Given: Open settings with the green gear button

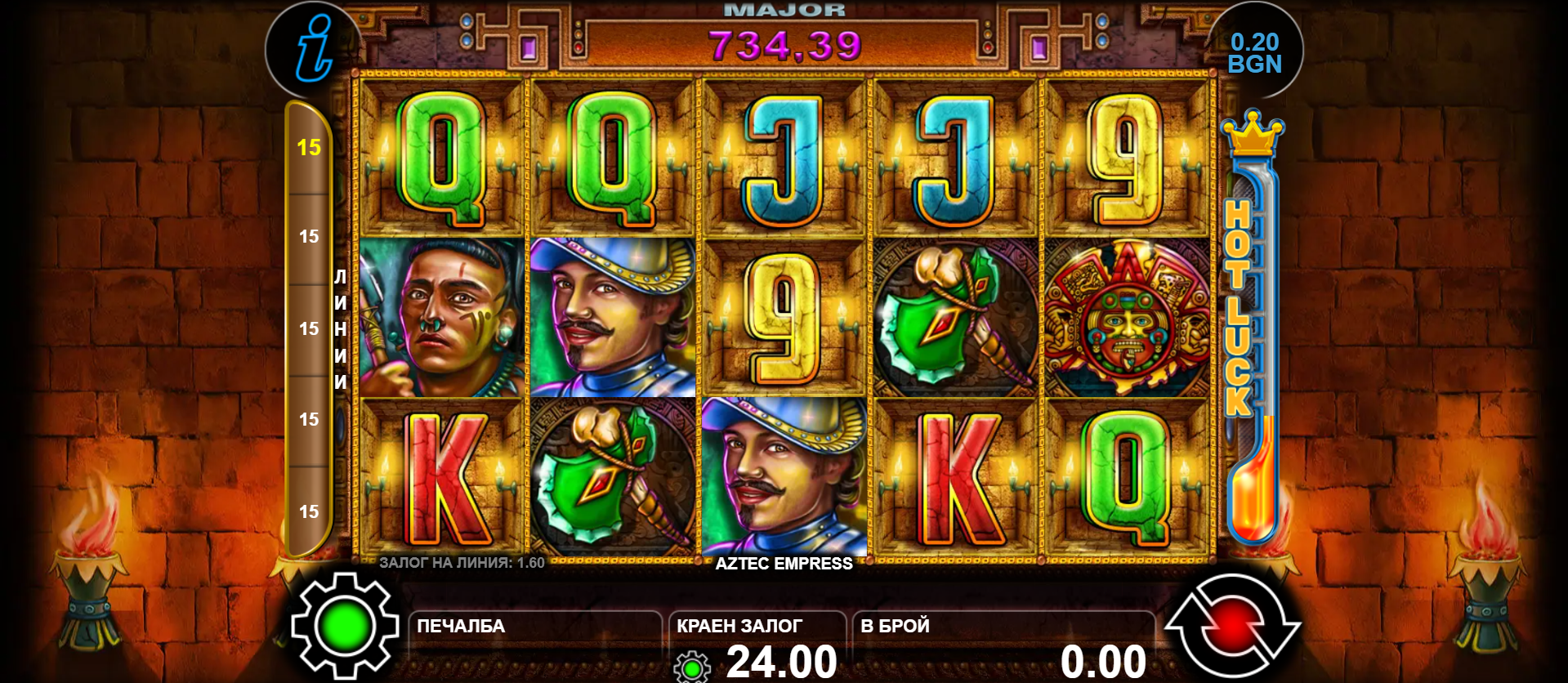Looking at the screenshot, I should point(344,627).
